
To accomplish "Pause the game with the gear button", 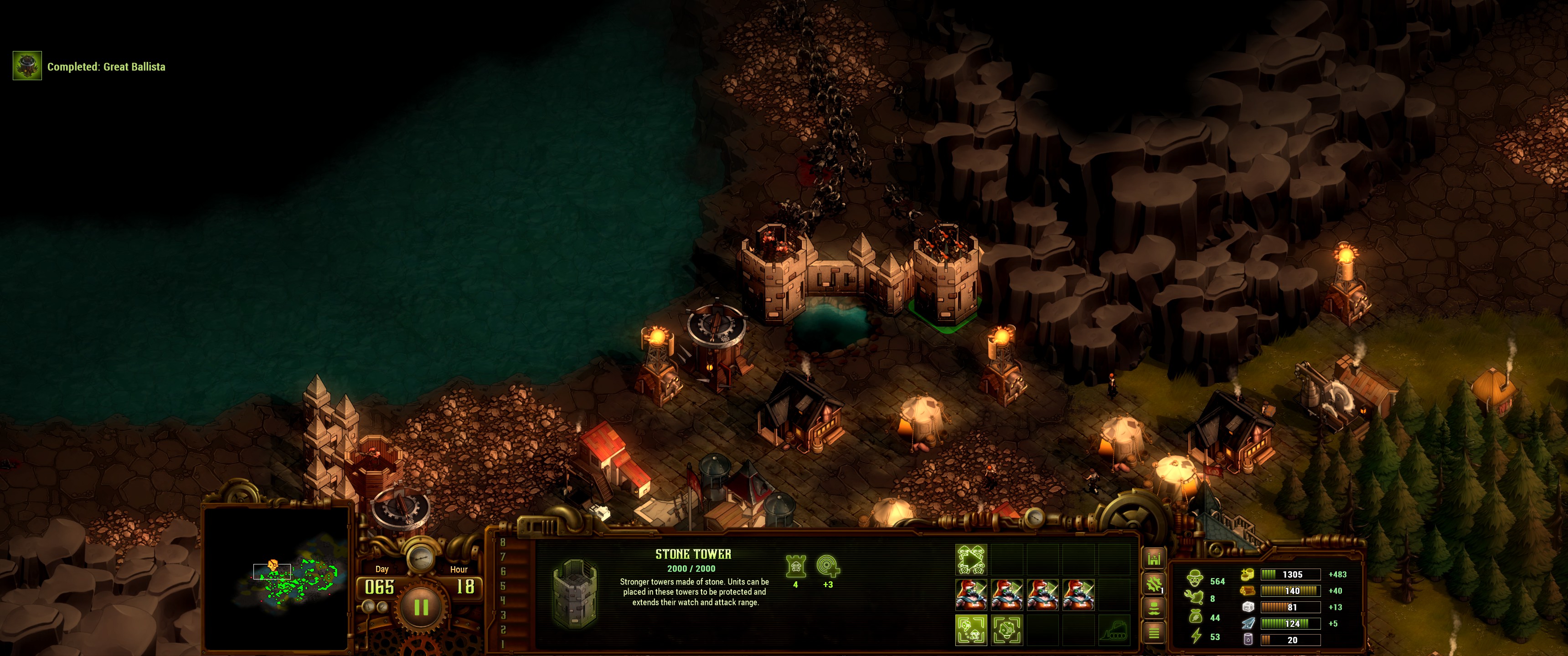I will tap(421, 607).
